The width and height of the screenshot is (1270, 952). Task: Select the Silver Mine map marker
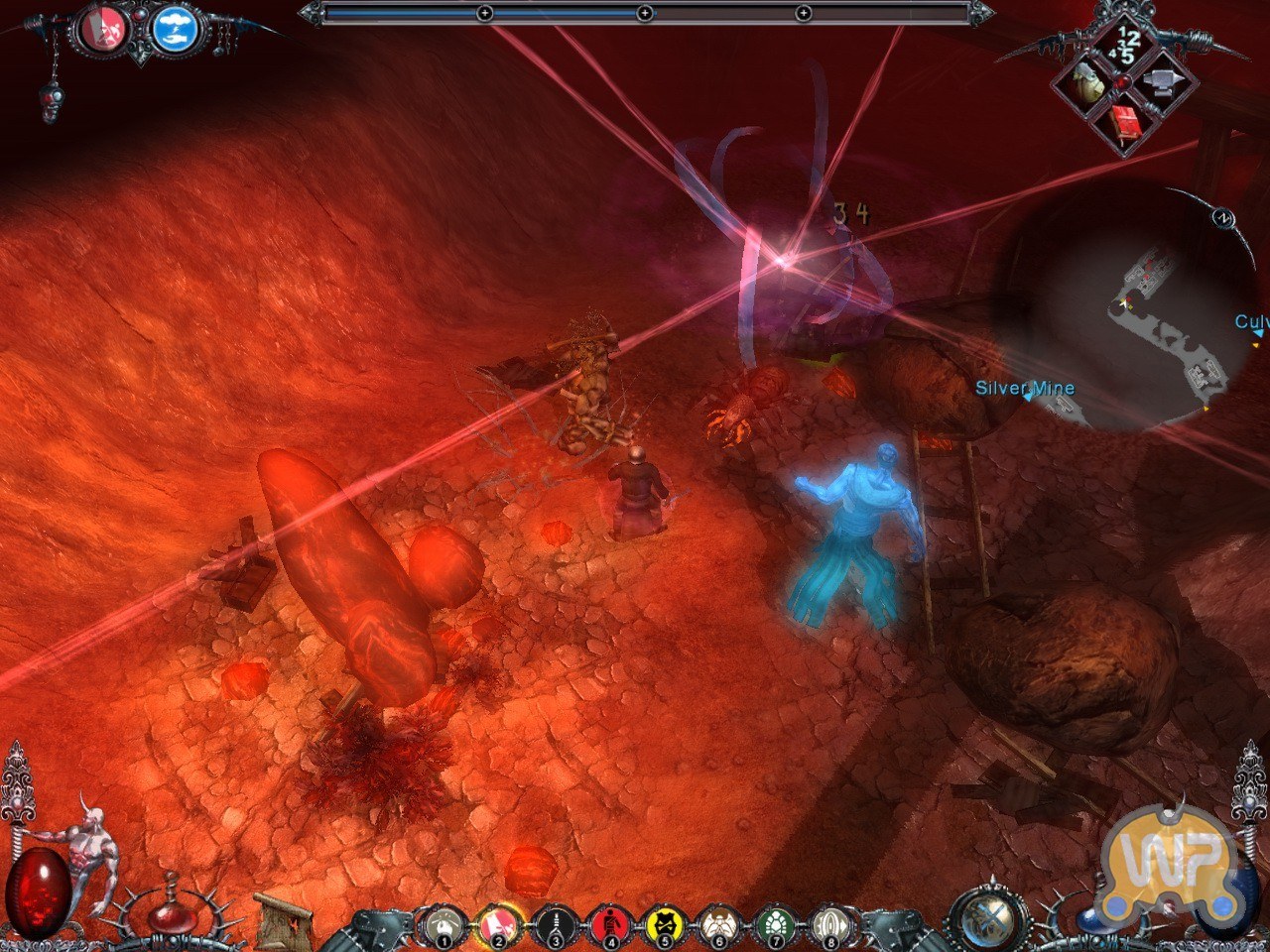tap(1024, 389)
